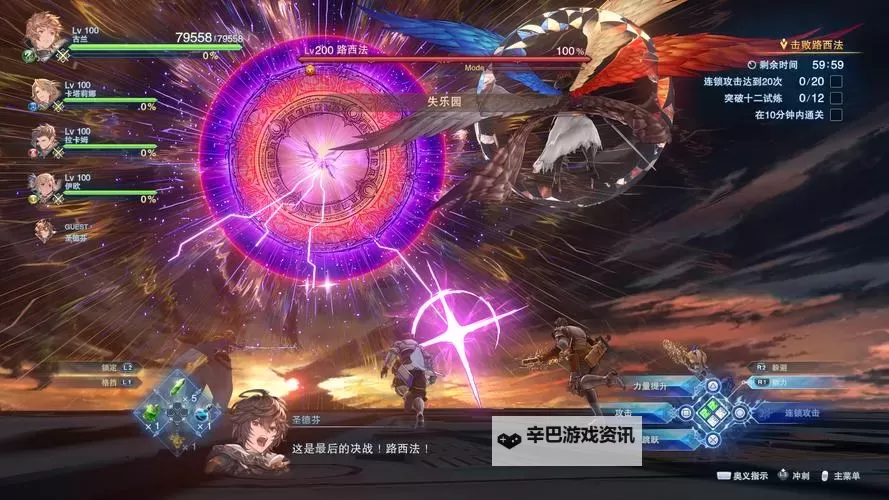Image resolution: width=889 pixels, height=500 pixels.
Task: Tick the 连锁攻击达到20次 objective checkbox
Action: 836,81
